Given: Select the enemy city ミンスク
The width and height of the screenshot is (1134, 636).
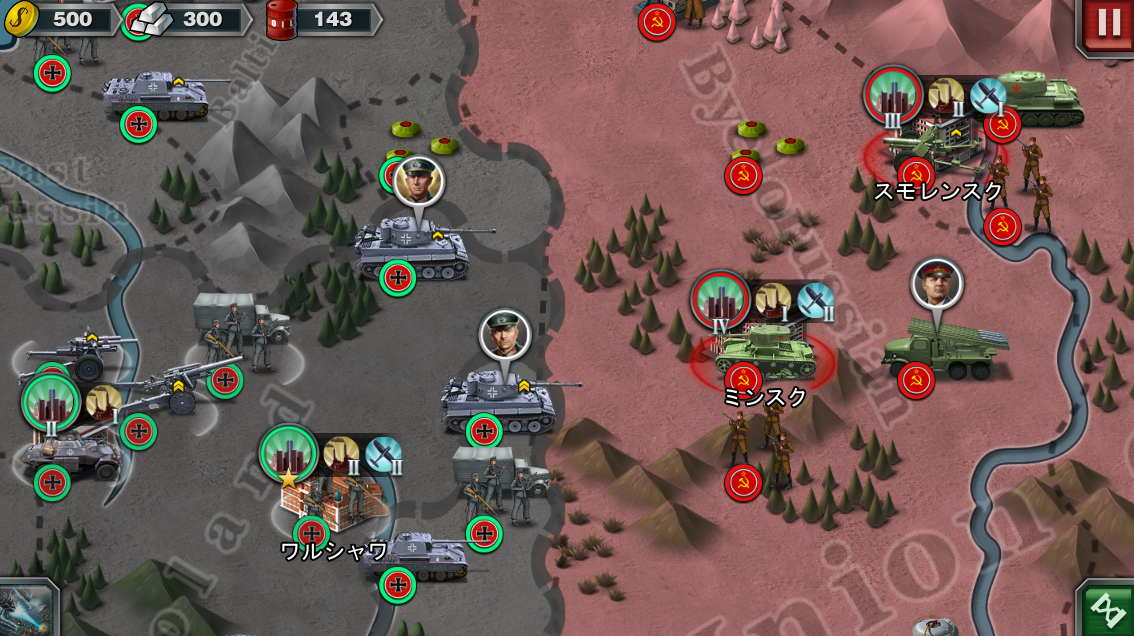Looking at the screenshot, I should [763, 352].
